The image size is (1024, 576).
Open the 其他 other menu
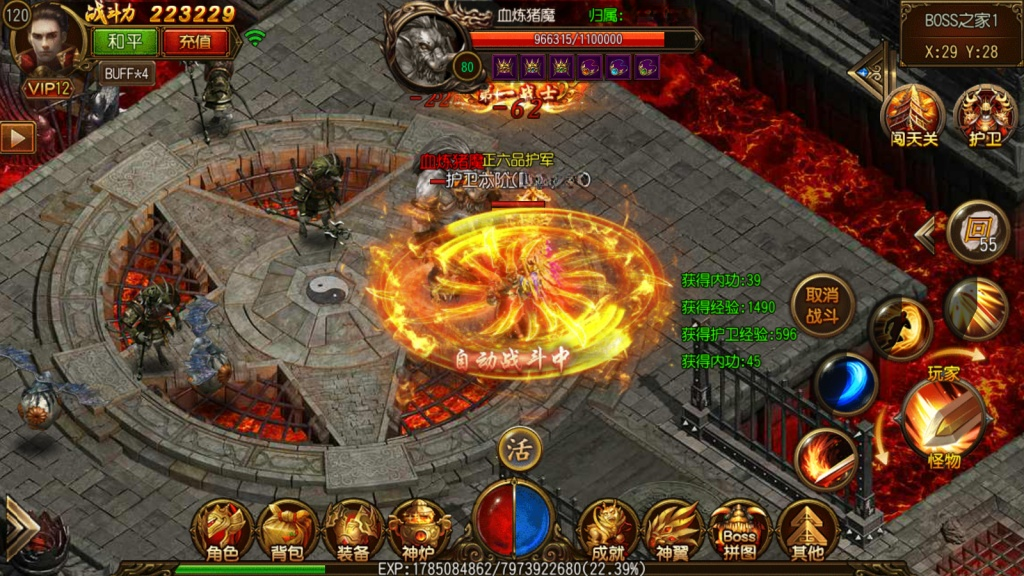click(807, 531)
